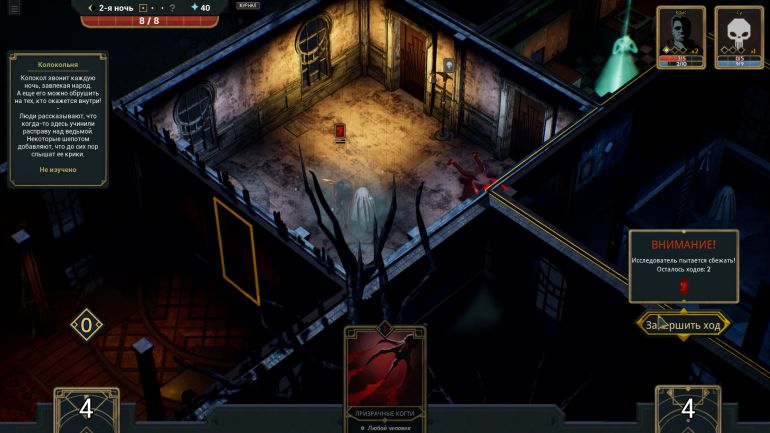Select the man's portrait card
The height and width of the screenshot is (433, 770).
click(680, 37)
